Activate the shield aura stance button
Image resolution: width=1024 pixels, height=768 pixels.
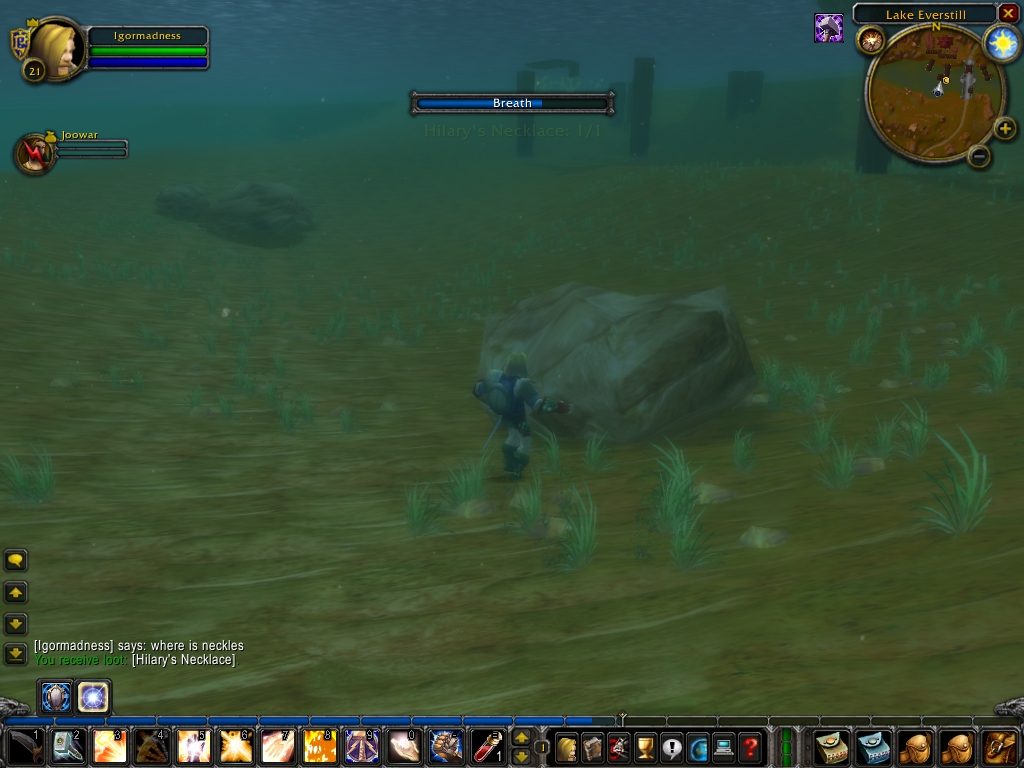(x=56, y=696)
